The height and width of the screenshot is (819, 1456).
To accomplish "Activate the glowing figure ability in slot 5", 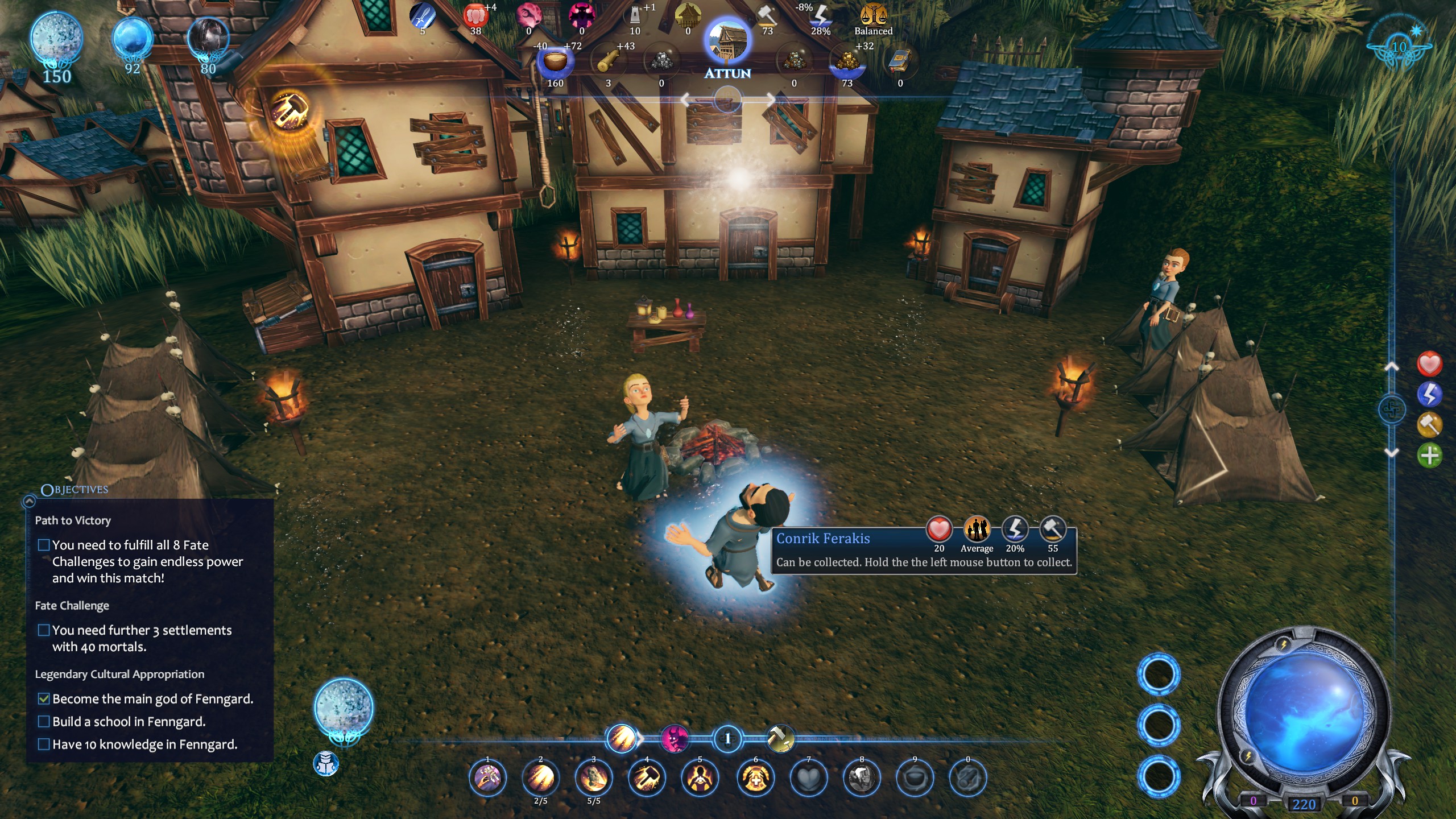I will 700,778.
